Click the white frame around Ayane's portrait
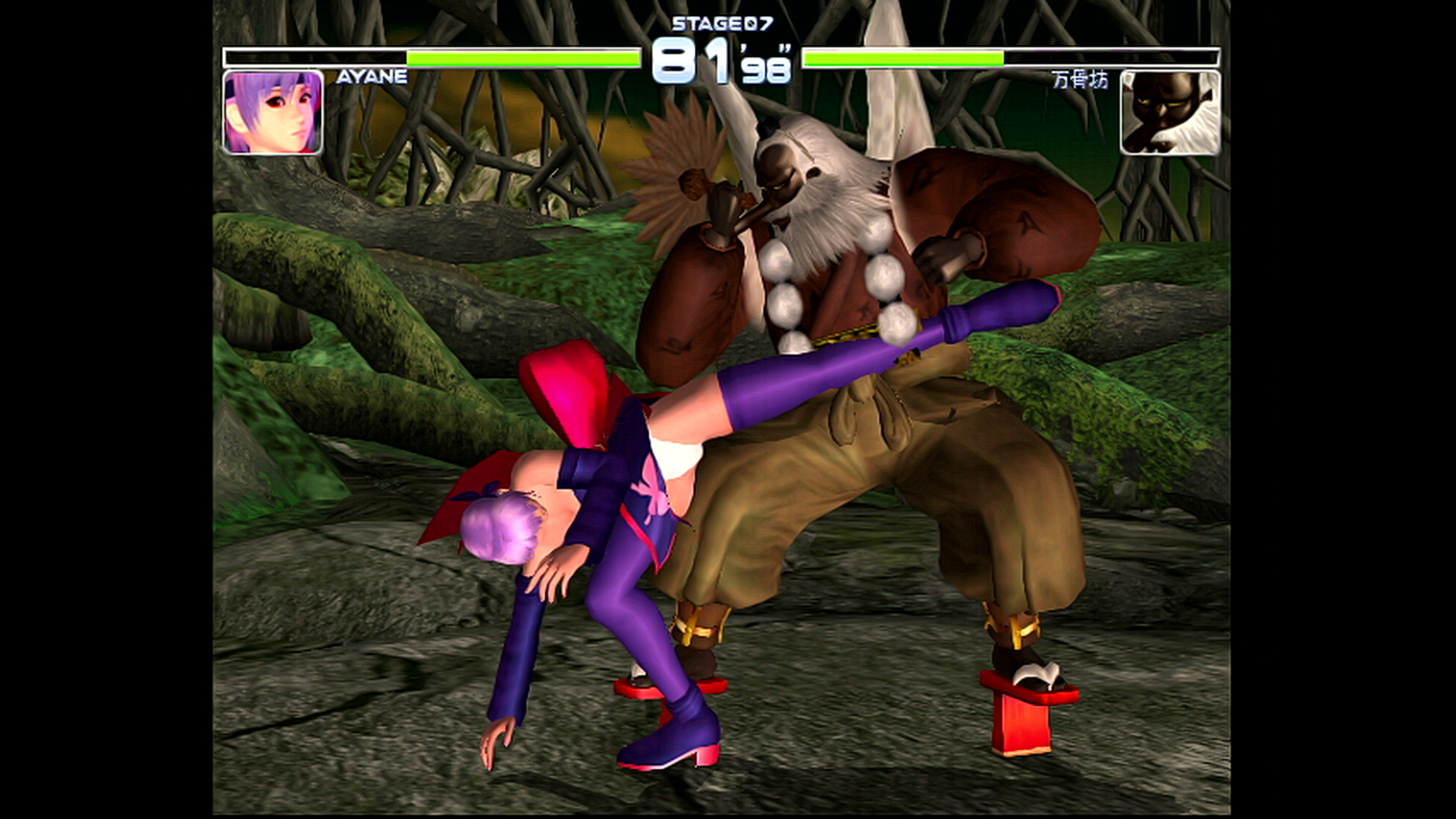The image size is (1456, 819). tap(227, 114)
